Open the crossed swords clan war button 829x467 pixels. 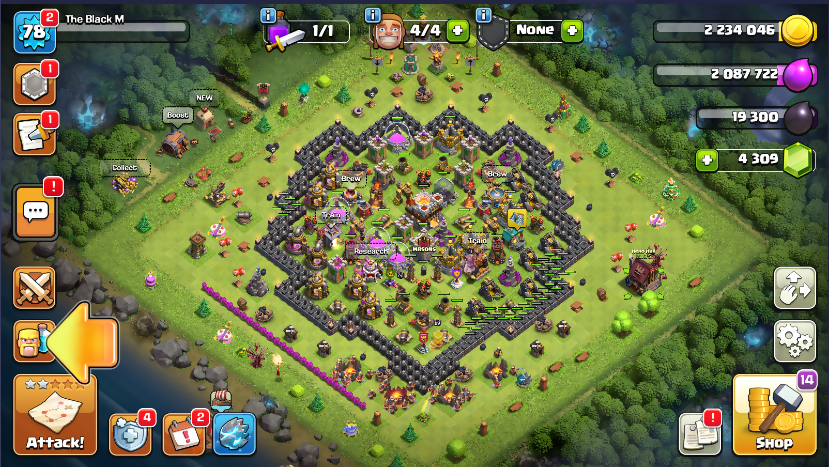click(33, 288)
